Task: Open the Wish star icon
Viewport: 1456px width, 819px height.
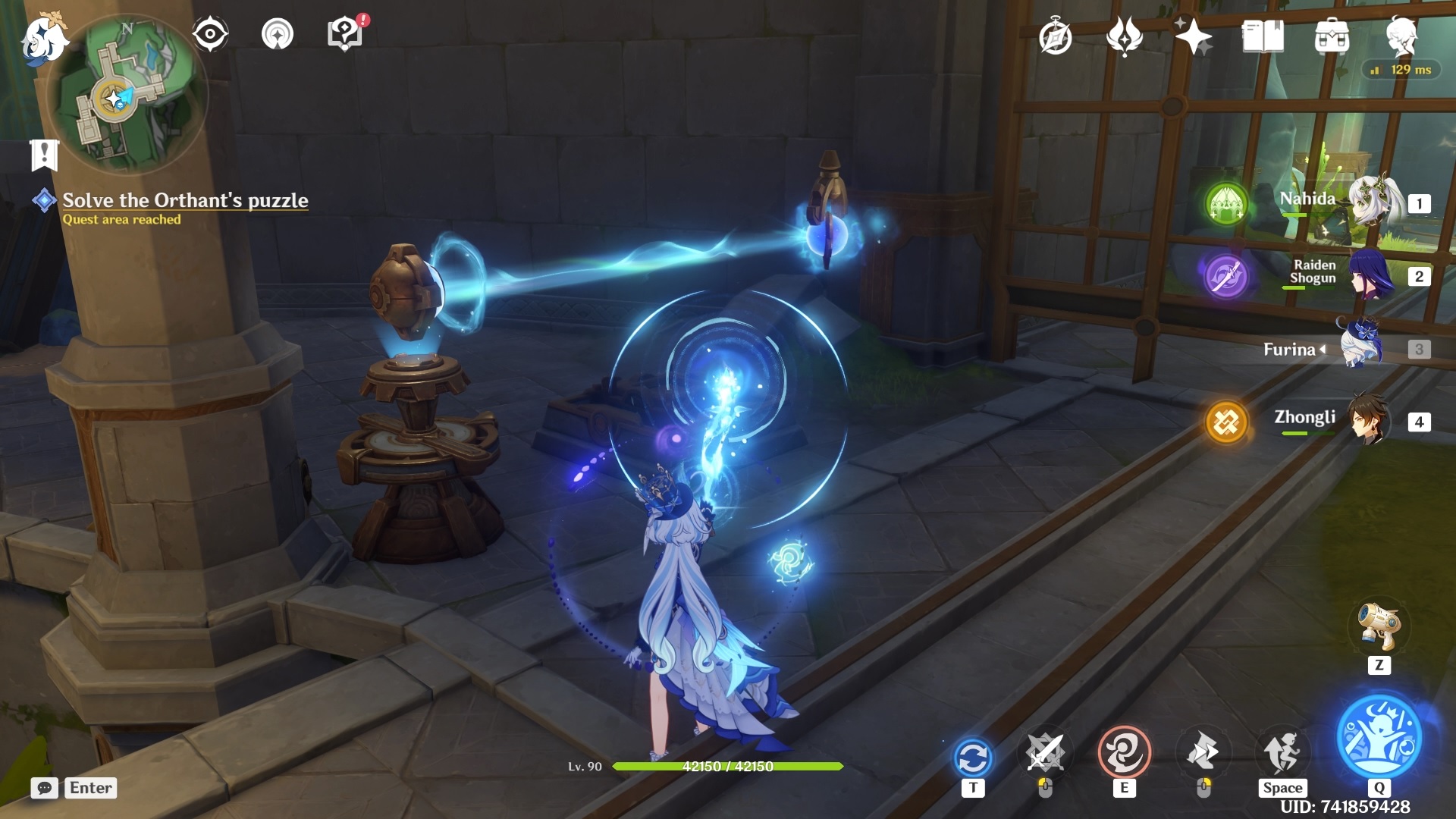Action: point(1192,36)
